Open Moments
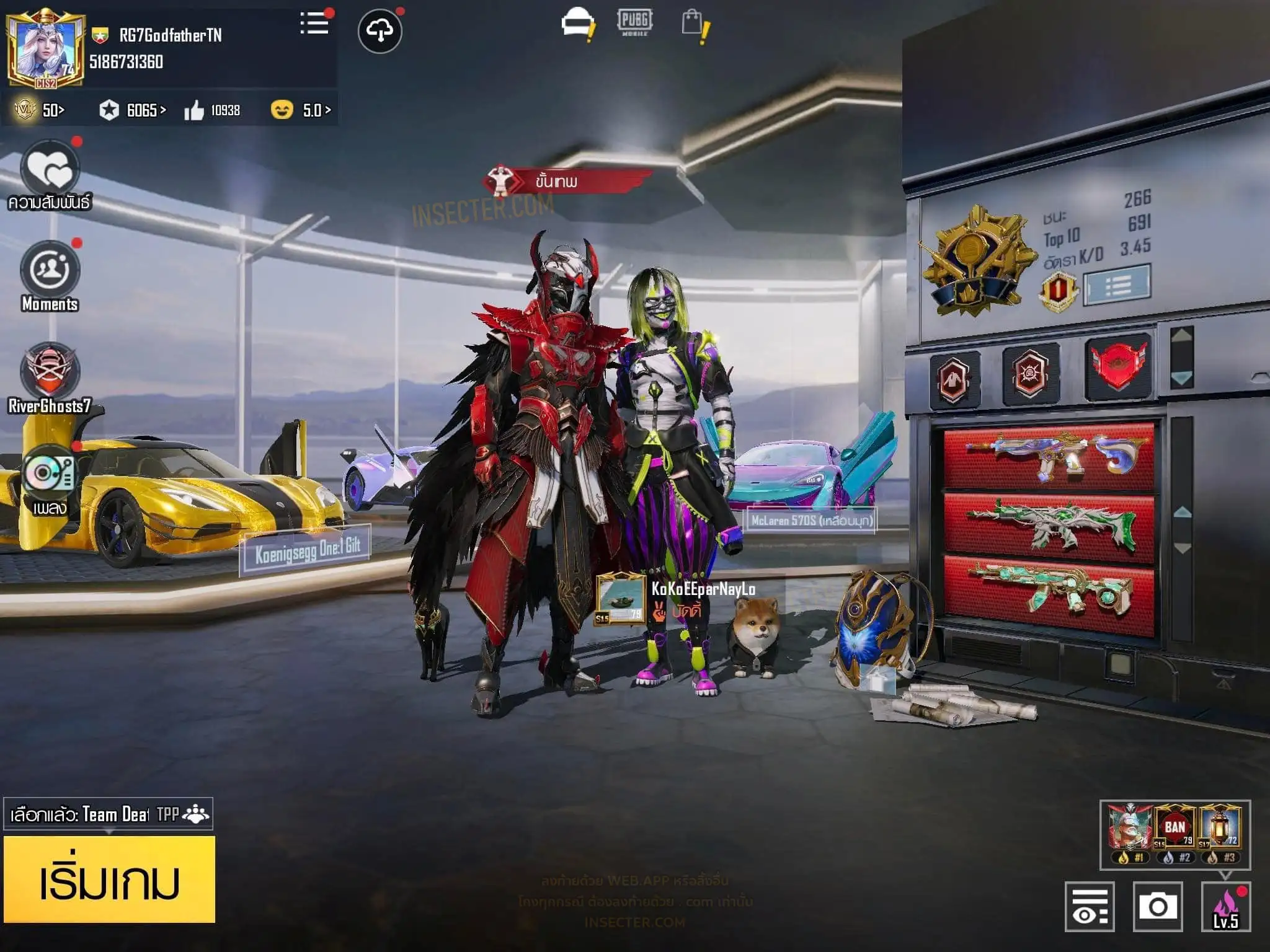This screenshot has width=1270, height=952. [50, 270]
